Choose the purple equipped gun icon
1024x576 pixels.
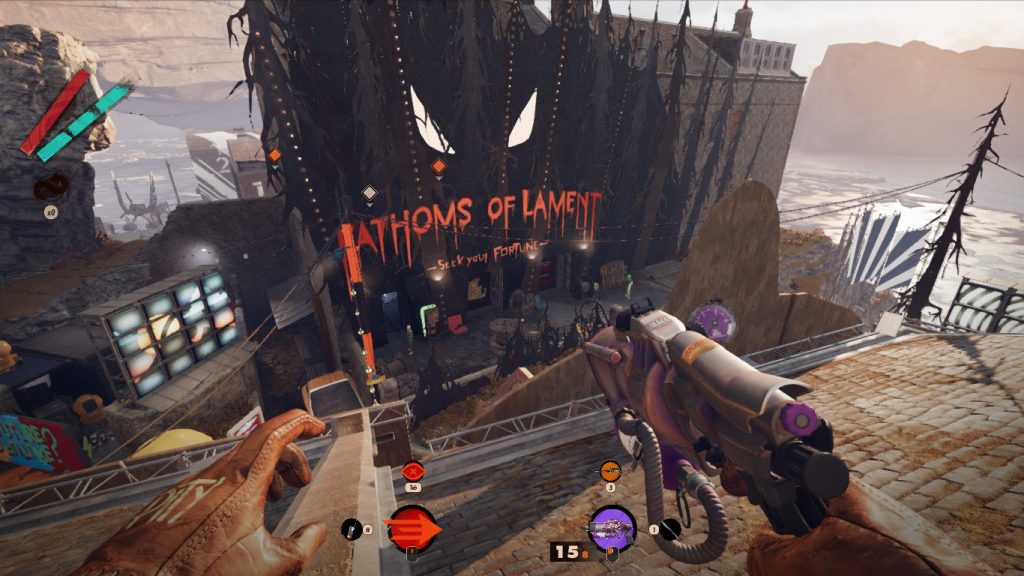coord(612,526)
